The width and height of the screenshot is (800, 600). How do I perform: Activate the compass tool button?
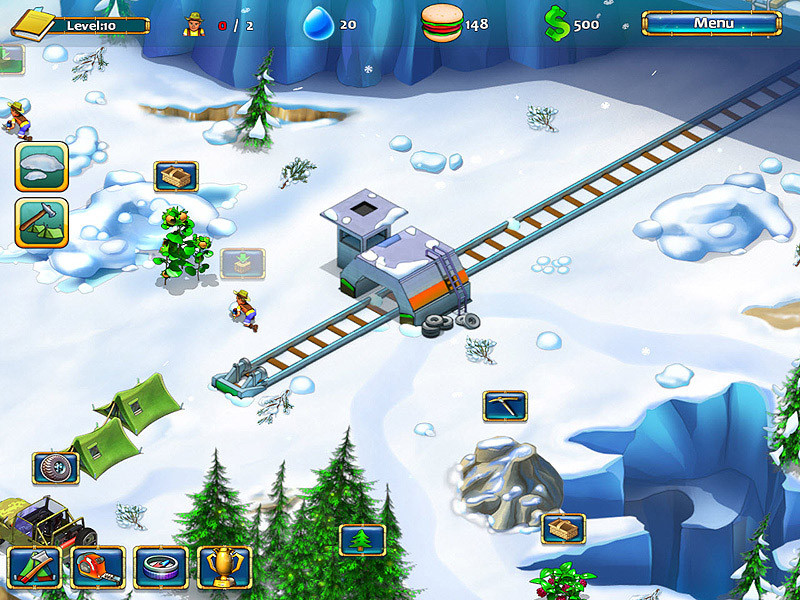click(x=161, y=567)
